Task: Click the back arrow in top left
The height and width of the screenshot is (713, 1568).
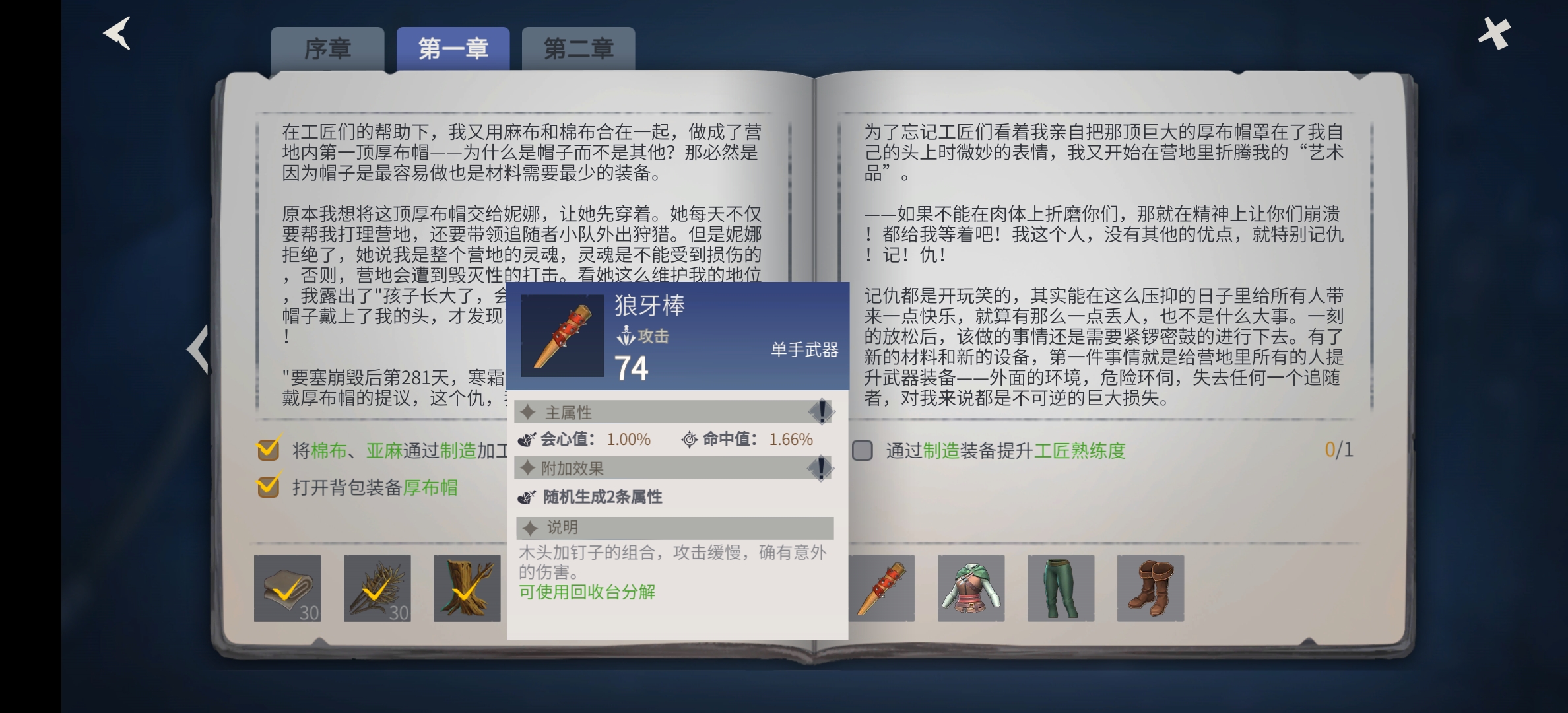Action: [116, 32]
